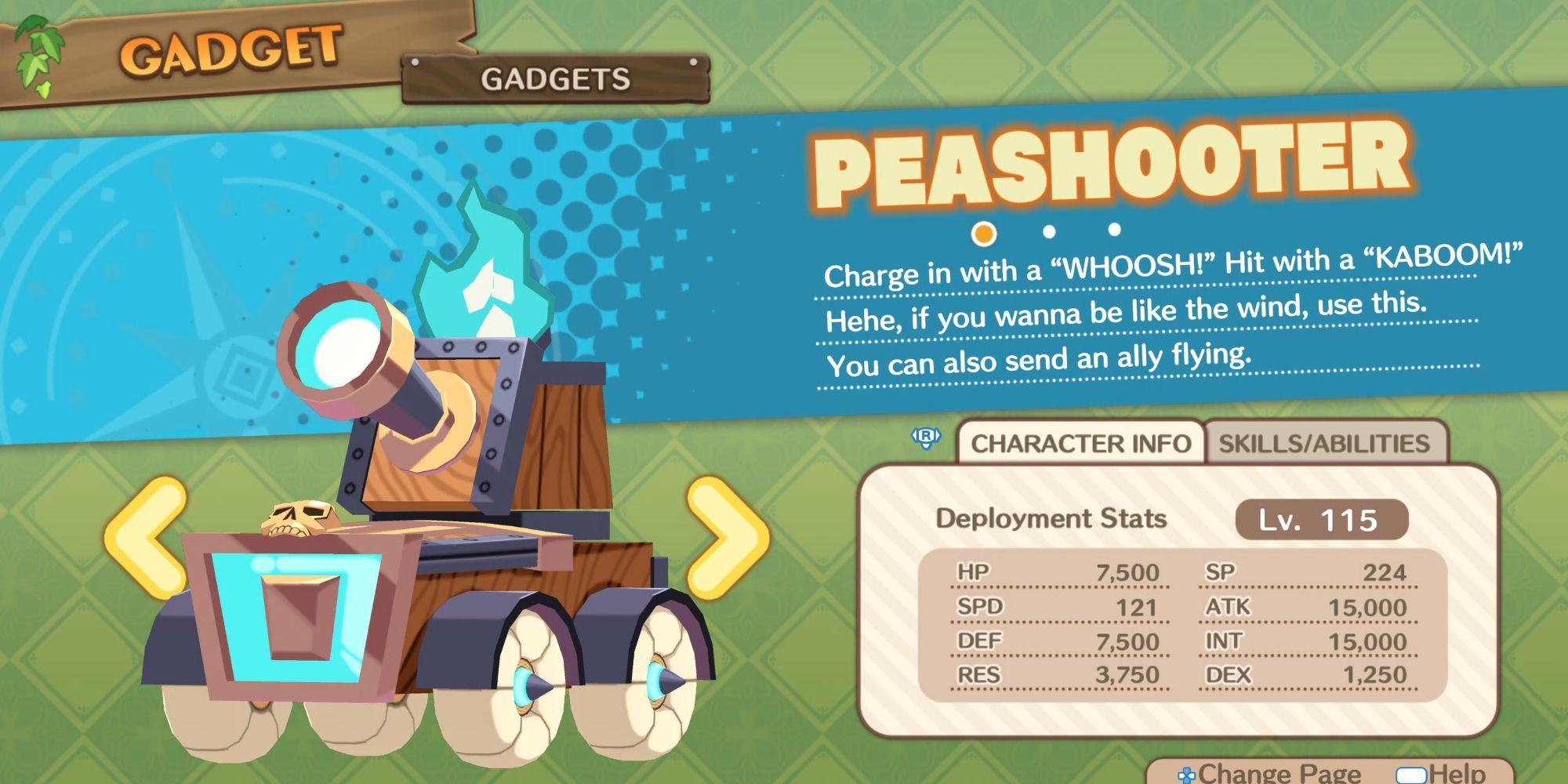Click the Change Page option

pos(1270,773)
